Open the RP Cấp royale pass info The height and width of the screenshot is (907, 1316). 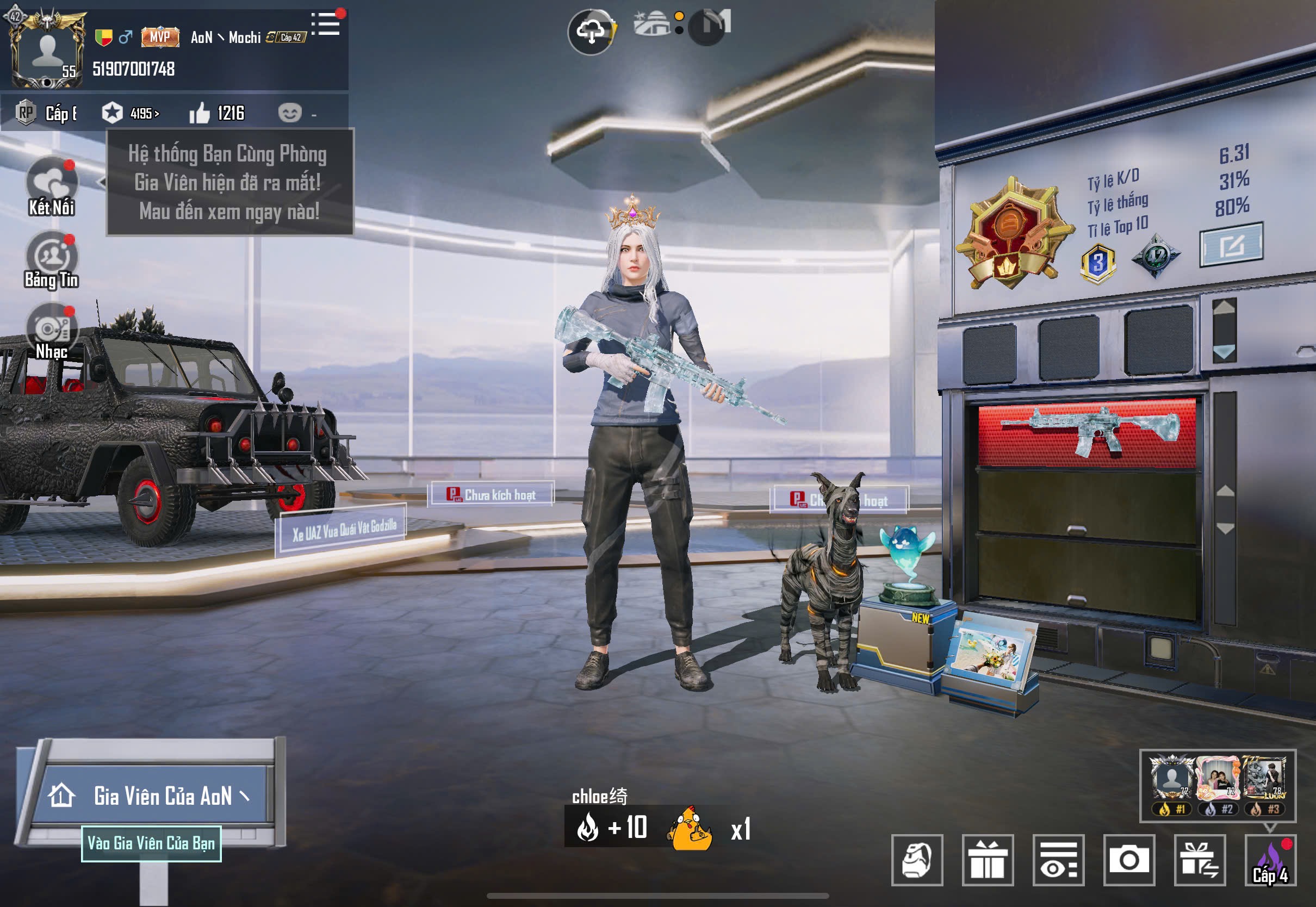pyautogui.click(x=47, y=113)
